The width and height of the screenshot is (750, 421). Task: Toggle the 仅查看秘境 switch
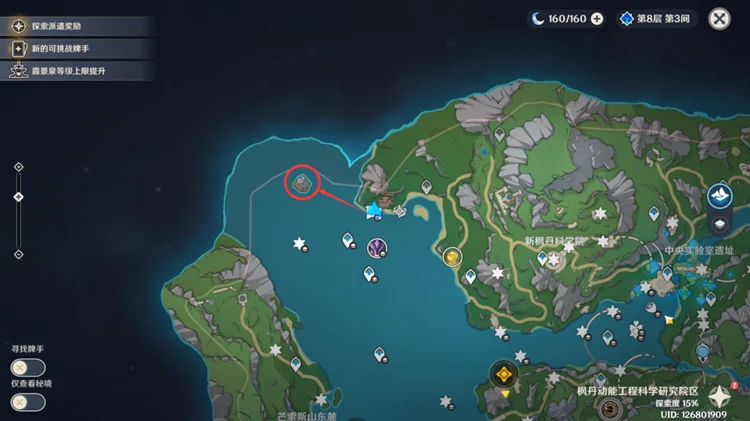click(x=28, y=401)
